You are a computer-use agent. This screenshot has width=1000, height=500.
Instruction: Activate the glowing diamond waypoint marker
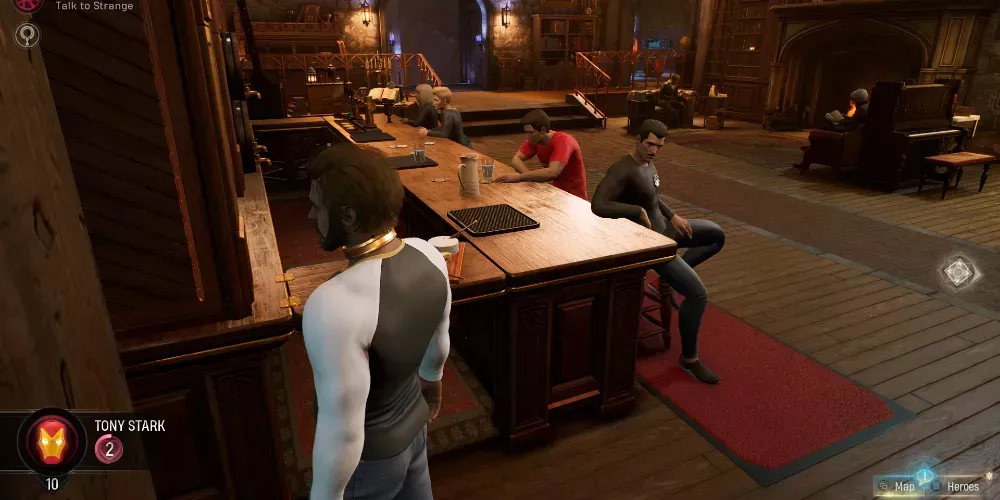pyautogui.click(x=957, y=272)
